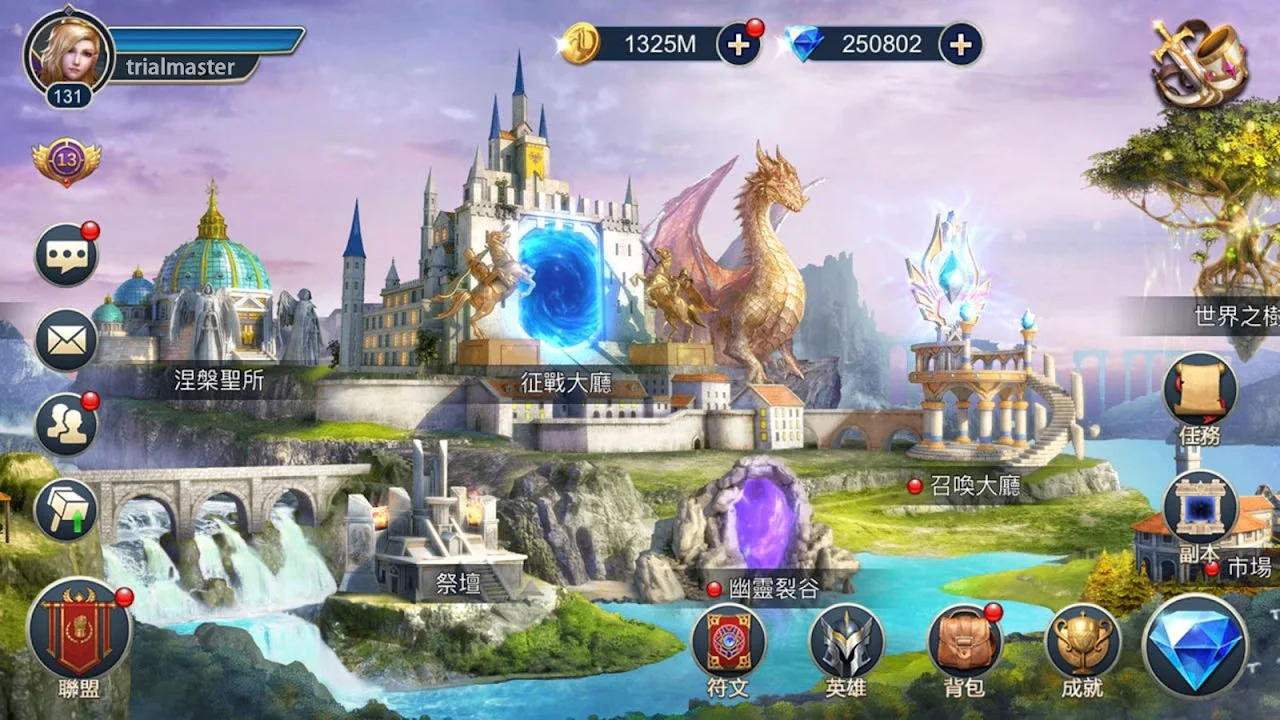Enter the 副本 dungeon portal button
Screen dimensions: 1280x720
coord(1199,508)
